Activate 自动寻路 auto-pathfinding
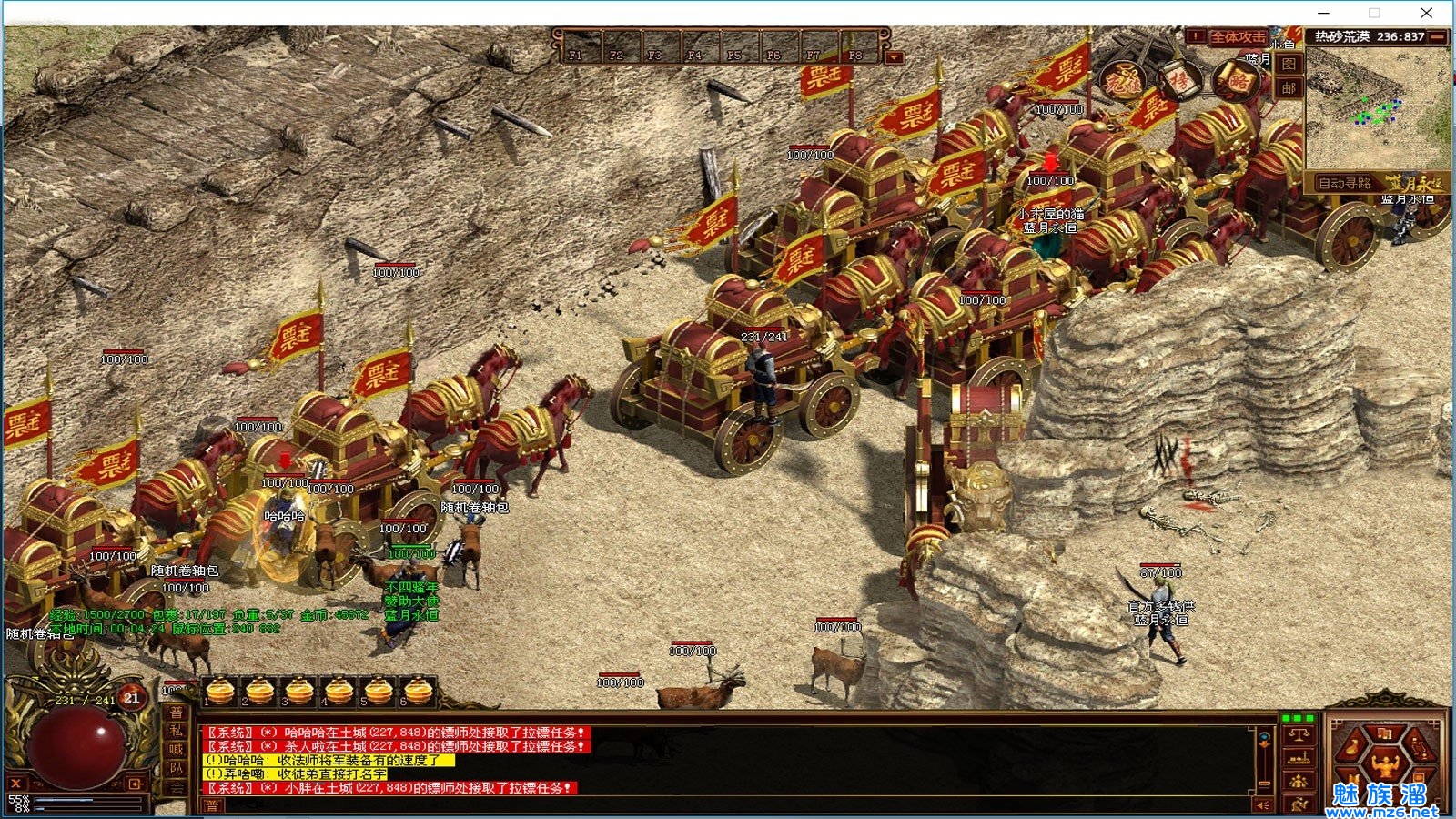1456x819 pixels. click(x=1345, y=183)
